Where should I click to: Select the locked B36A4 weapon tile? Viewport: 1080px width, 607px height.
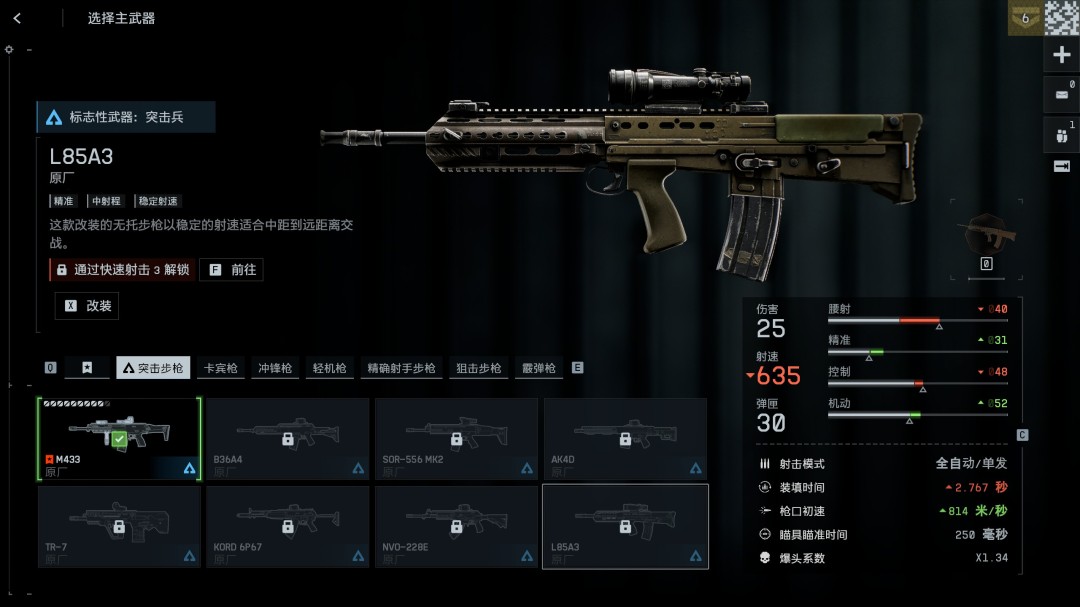point(287,439)
